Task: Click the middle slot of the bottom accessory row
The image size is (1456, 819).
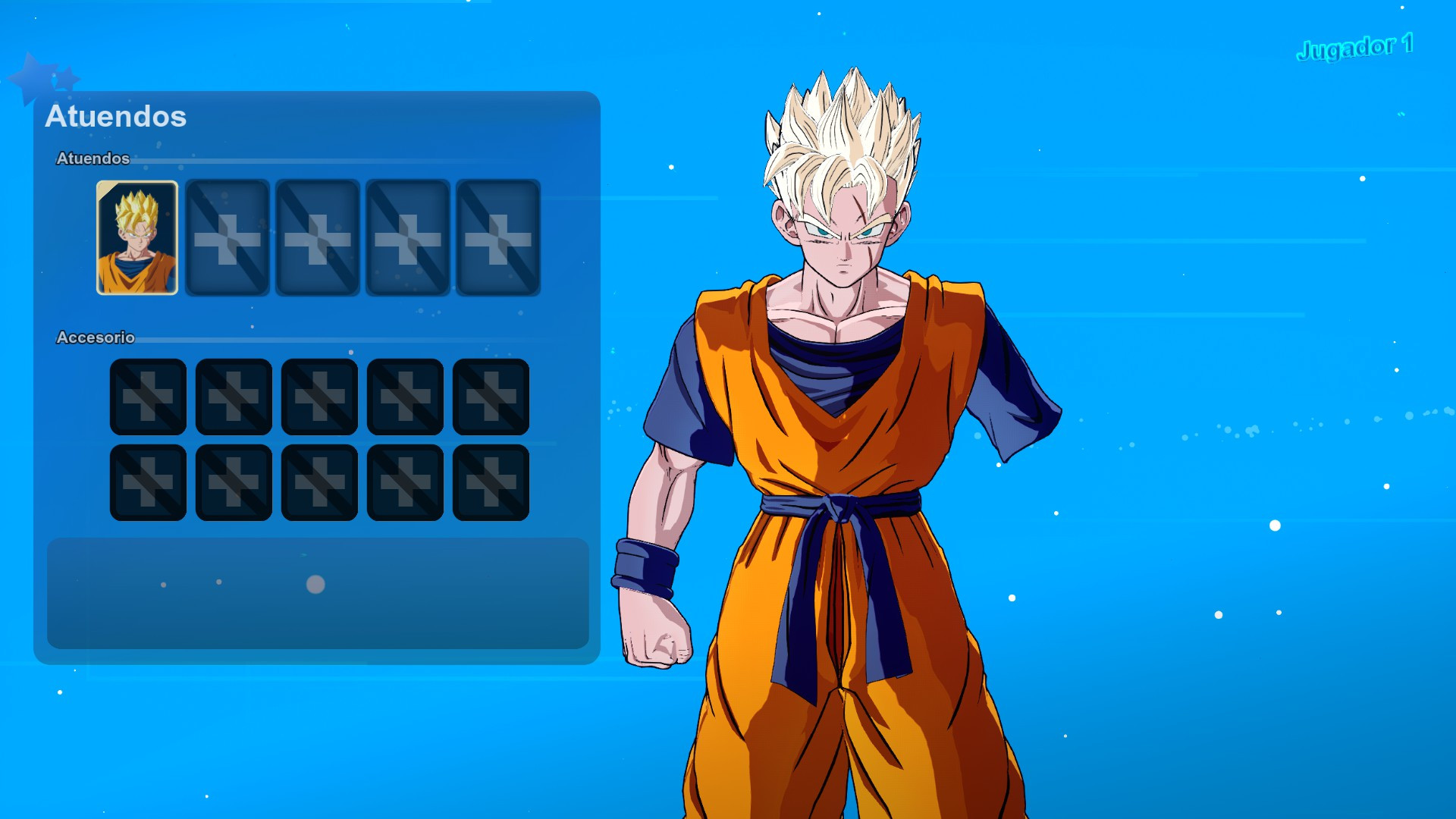Action: coord(318,482)
